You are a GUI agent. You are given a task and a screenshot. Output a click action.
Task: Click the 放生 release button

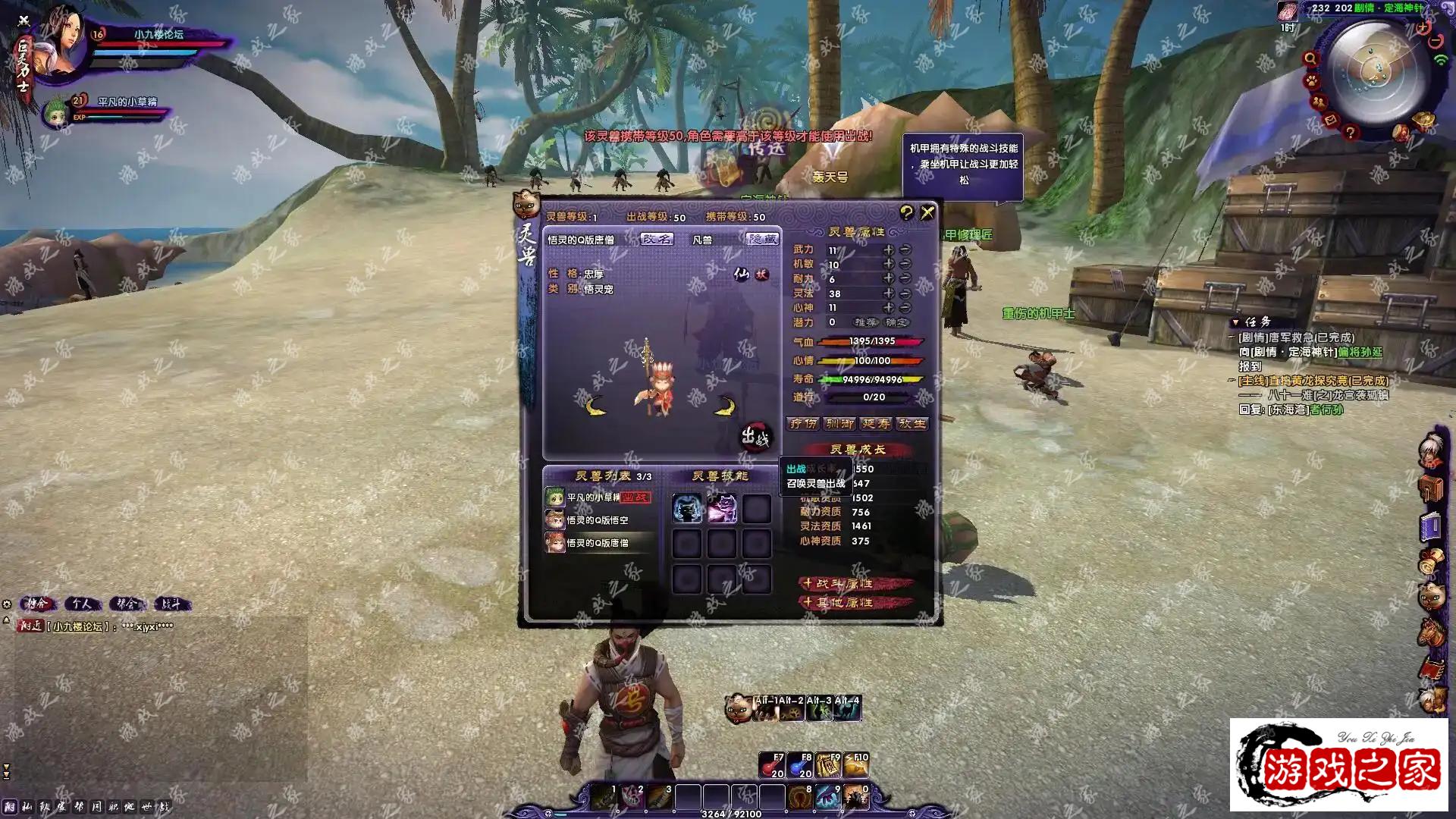pos(912,424)
